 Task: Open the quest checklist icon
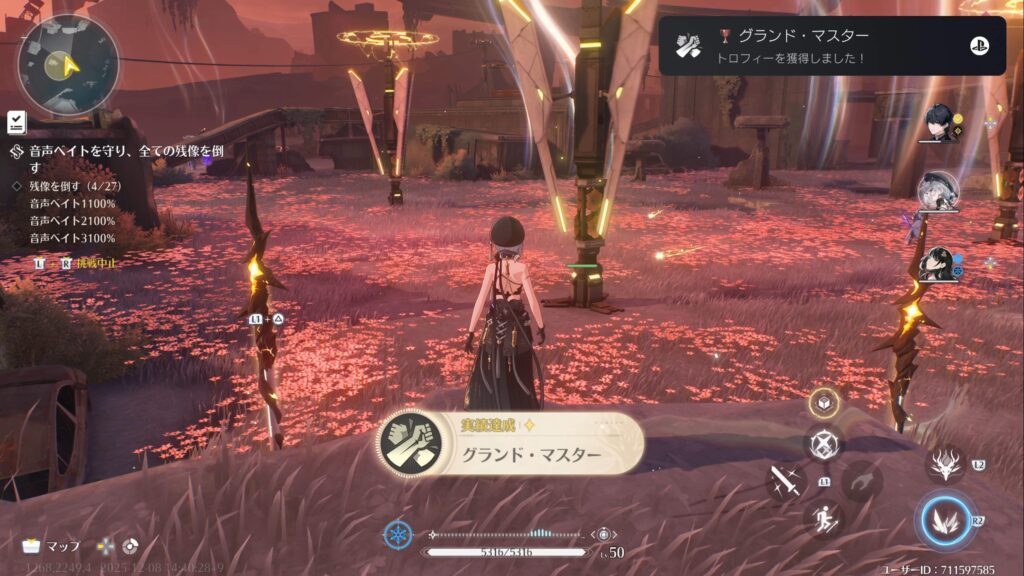point(16,121)
